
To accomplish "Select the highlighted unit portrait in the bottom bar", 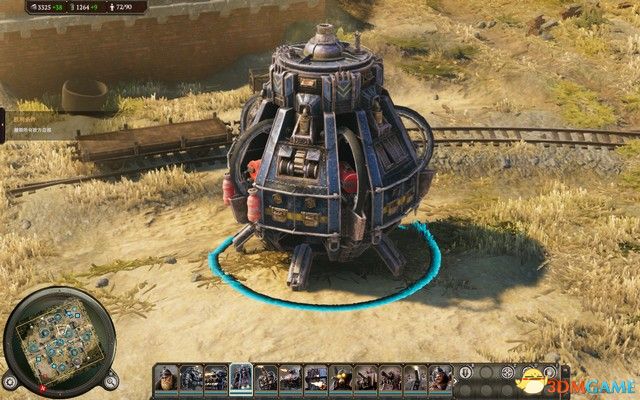I will coord(241,378).
